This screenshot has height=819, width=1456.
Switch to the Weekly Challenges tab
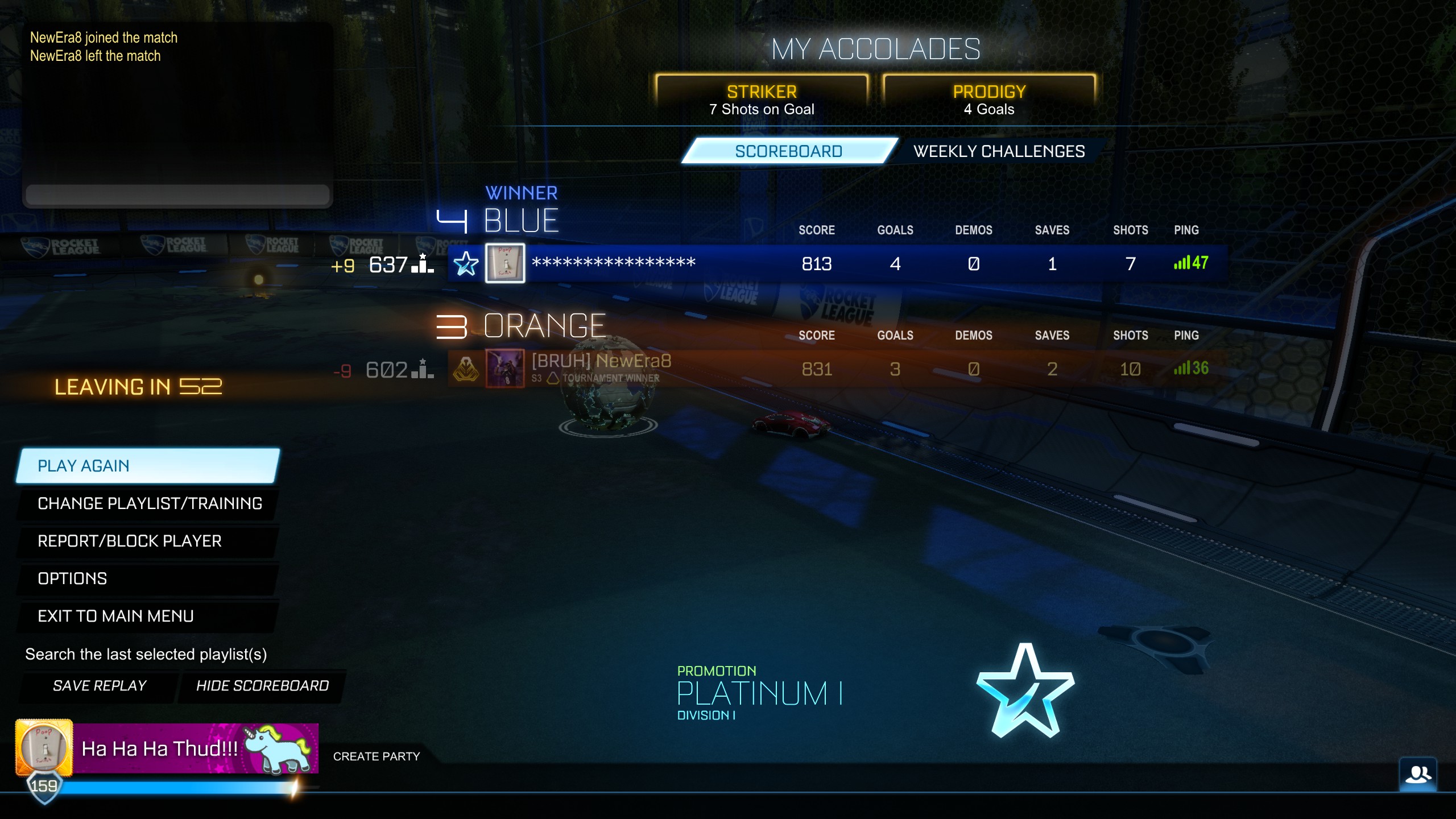pyautogui.click(x=999, y=151)
